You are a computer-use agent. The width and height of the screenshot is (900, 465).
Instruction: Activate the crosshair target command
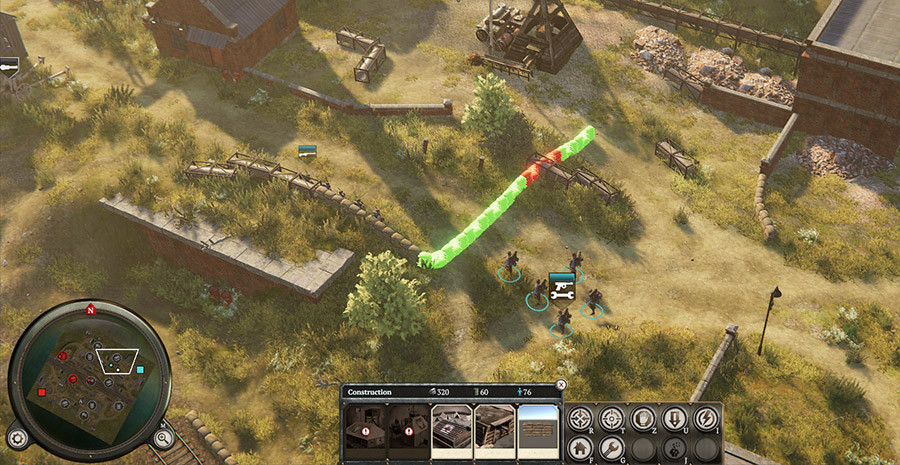click(x=612, y=418)
